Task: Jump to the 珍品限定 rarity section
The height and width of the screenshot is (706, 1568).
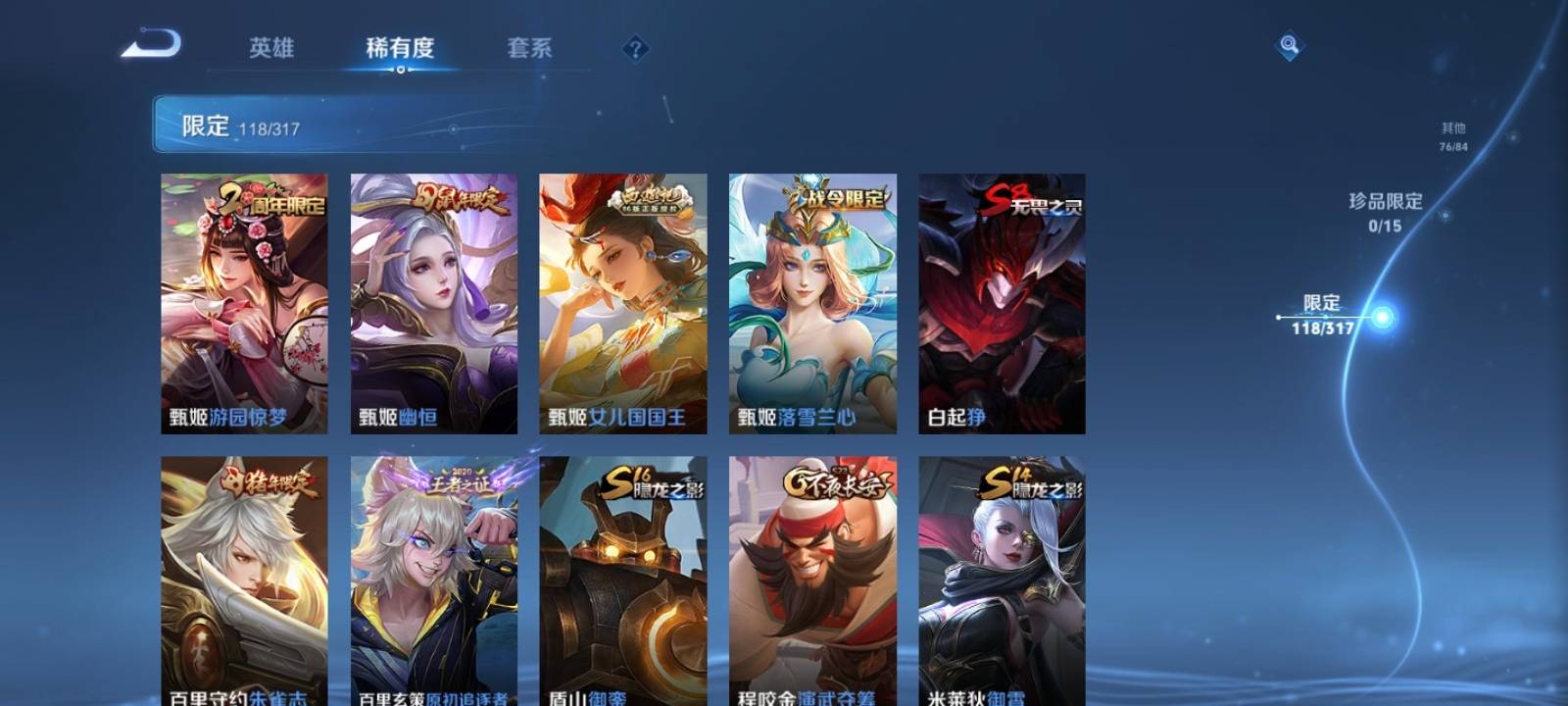Action: (1385, 211)
